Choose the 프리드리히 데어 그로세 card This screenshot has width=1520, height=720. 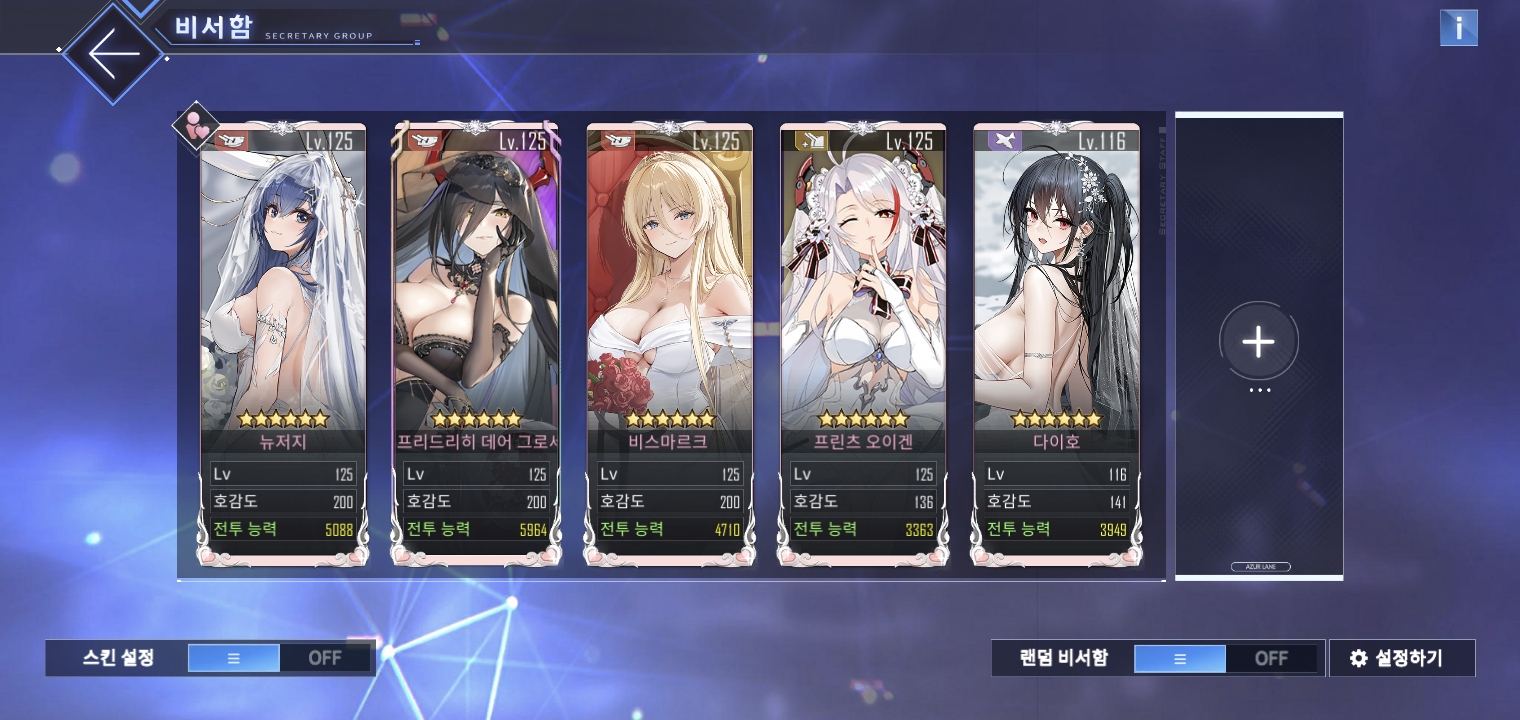tap(476, 300)
